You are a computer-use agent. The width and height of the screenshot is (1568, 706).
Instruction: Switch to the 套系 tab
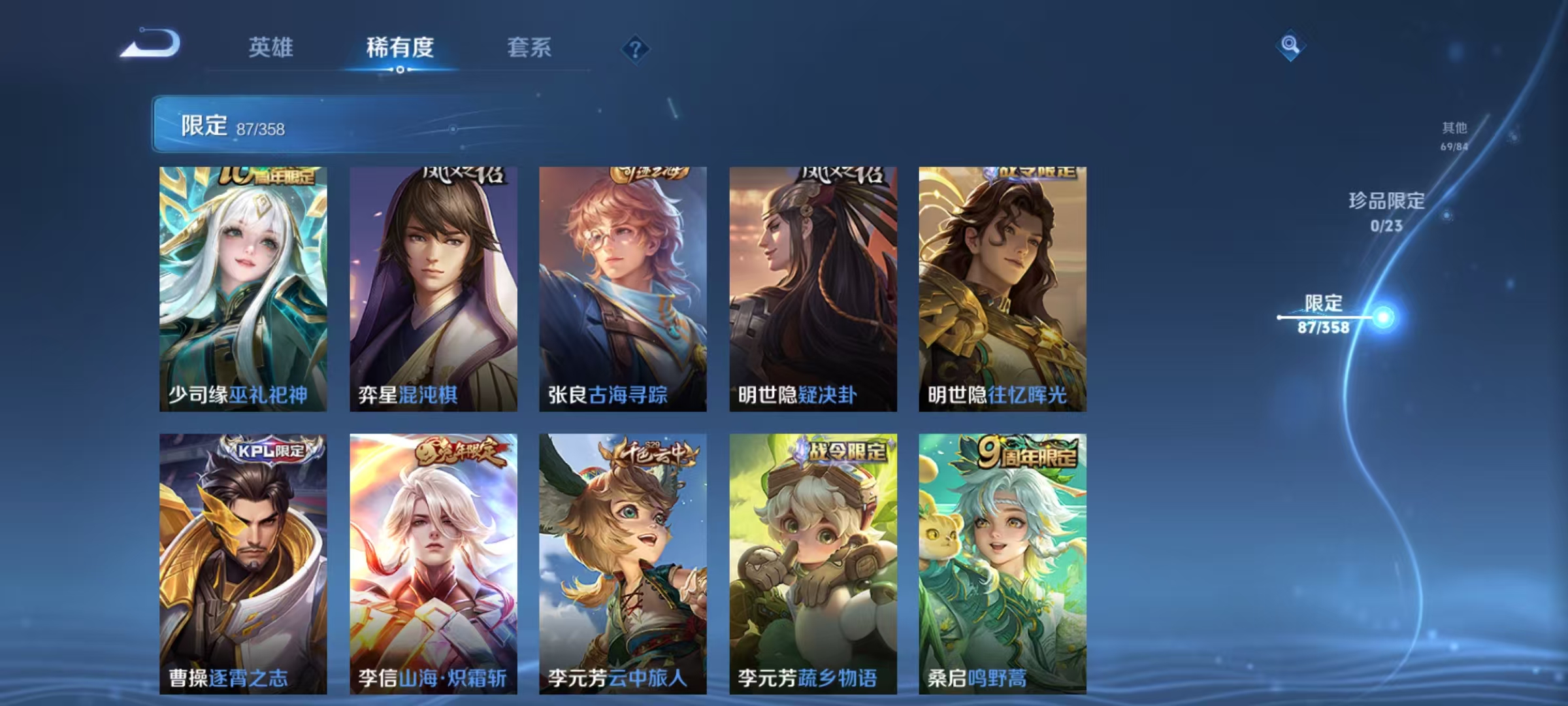[529, 48]
